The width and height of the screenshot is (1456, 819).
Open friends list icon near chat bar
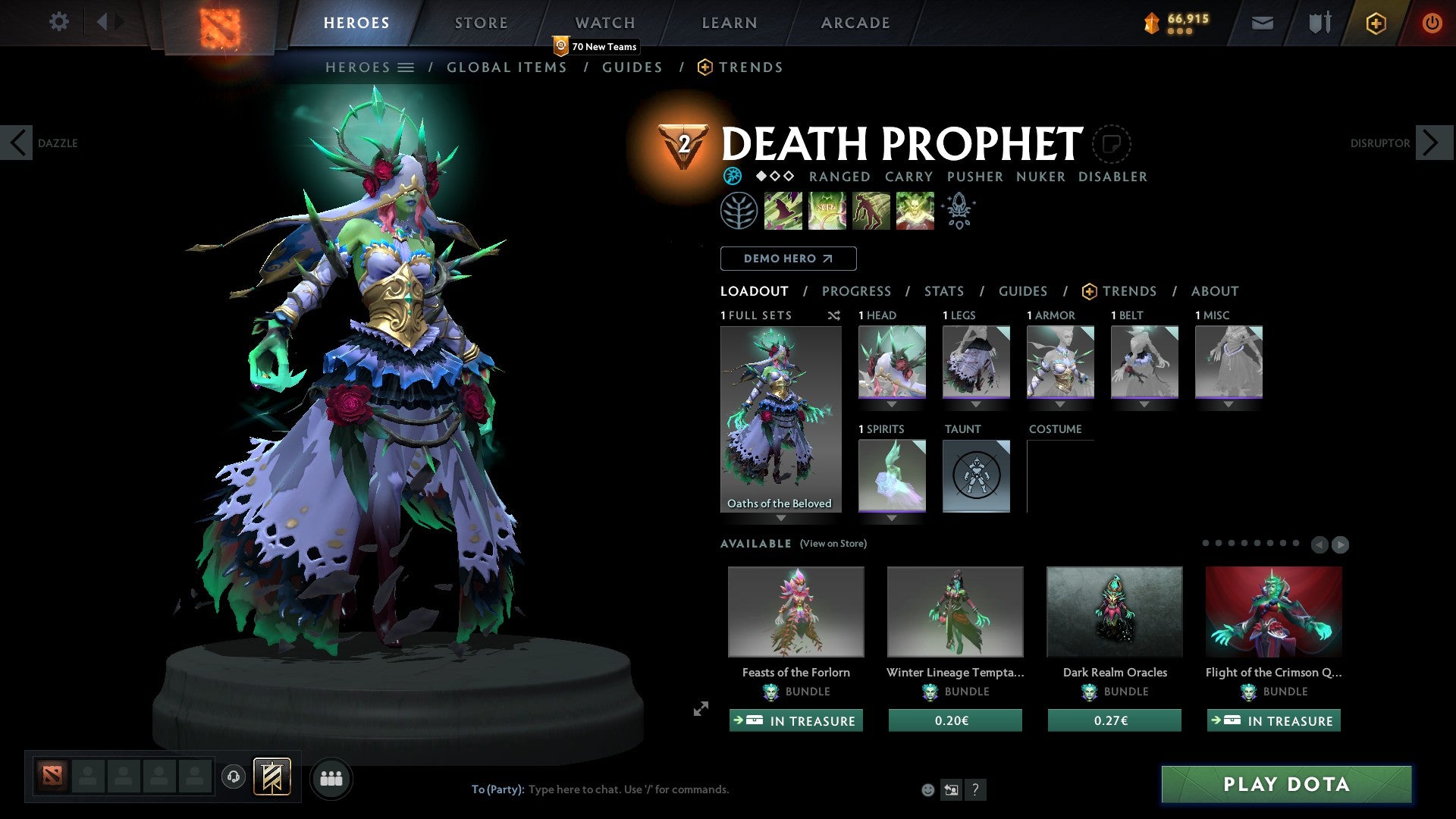pyautogui.click(x=331, y=778)
